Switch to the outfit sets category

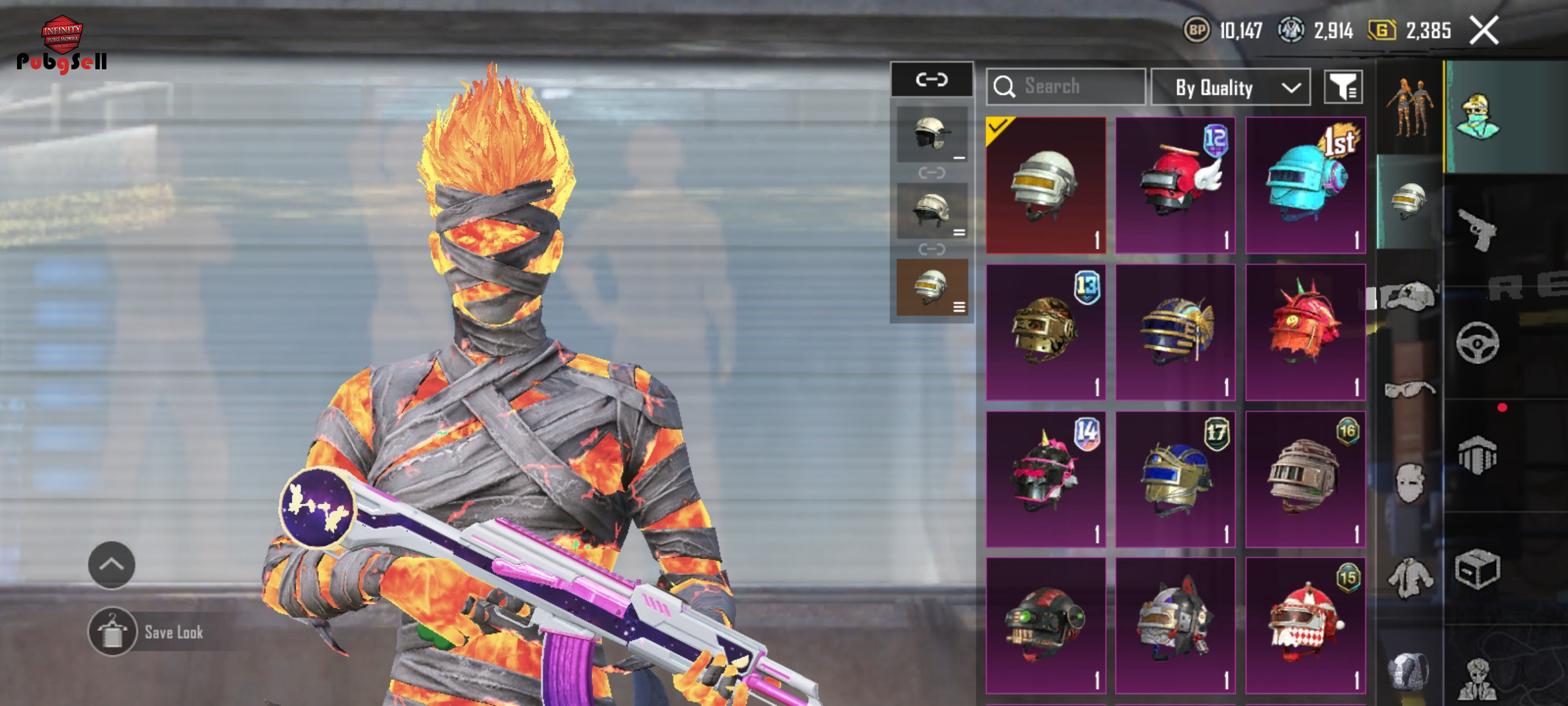(1409, 108)
